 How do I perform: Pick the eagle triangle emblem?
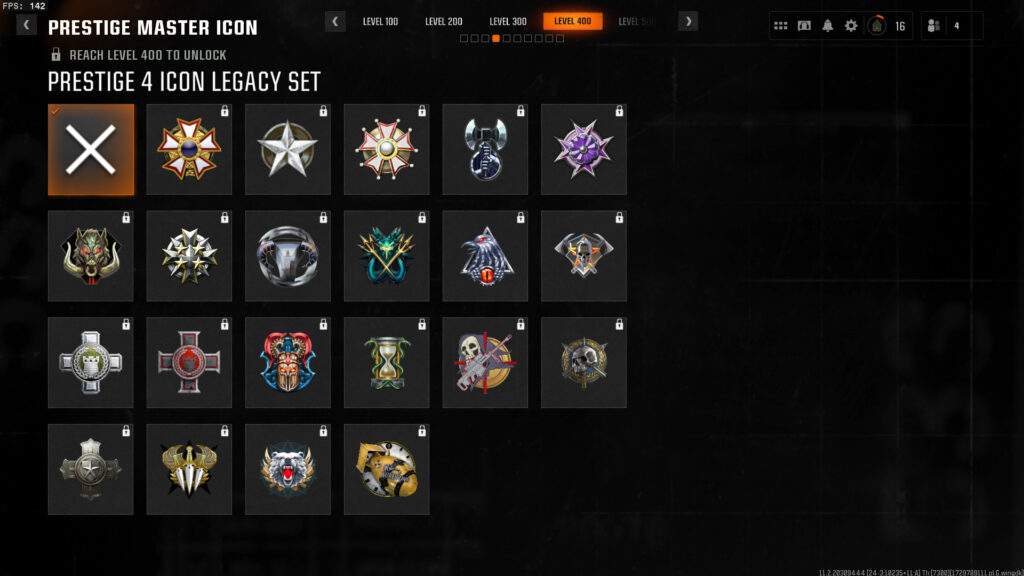coord(485,257)
